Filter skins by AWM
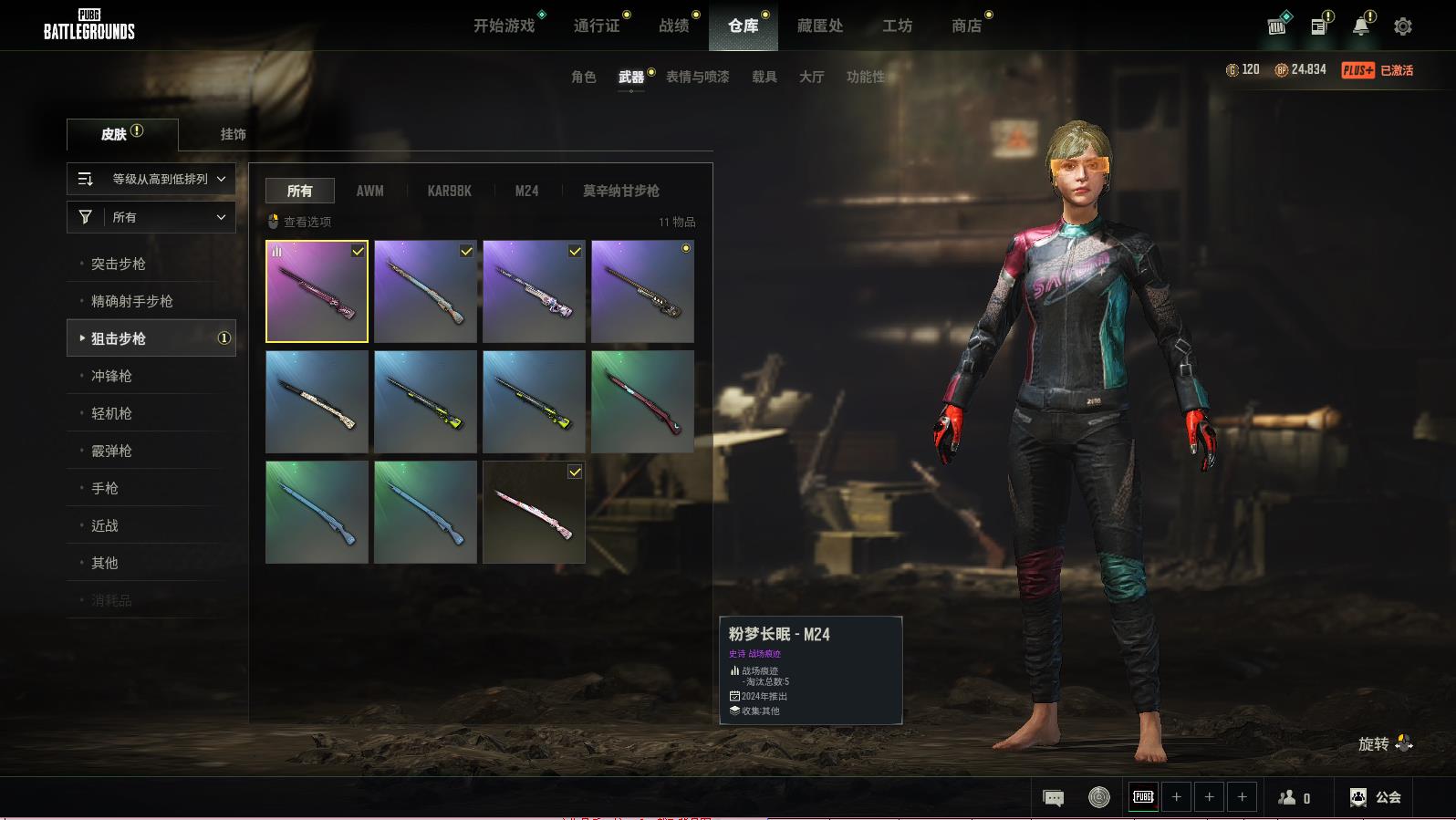 tap(369, 191)
